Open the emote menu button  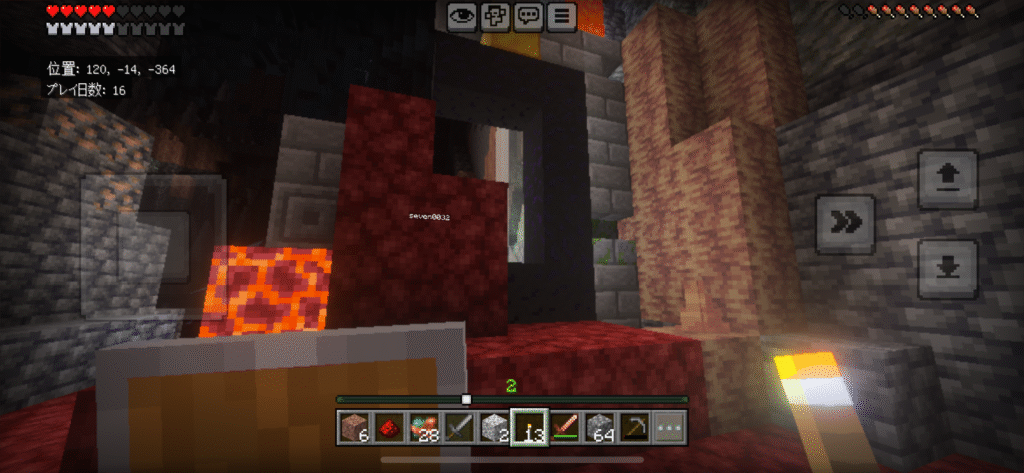coord(495,15)
